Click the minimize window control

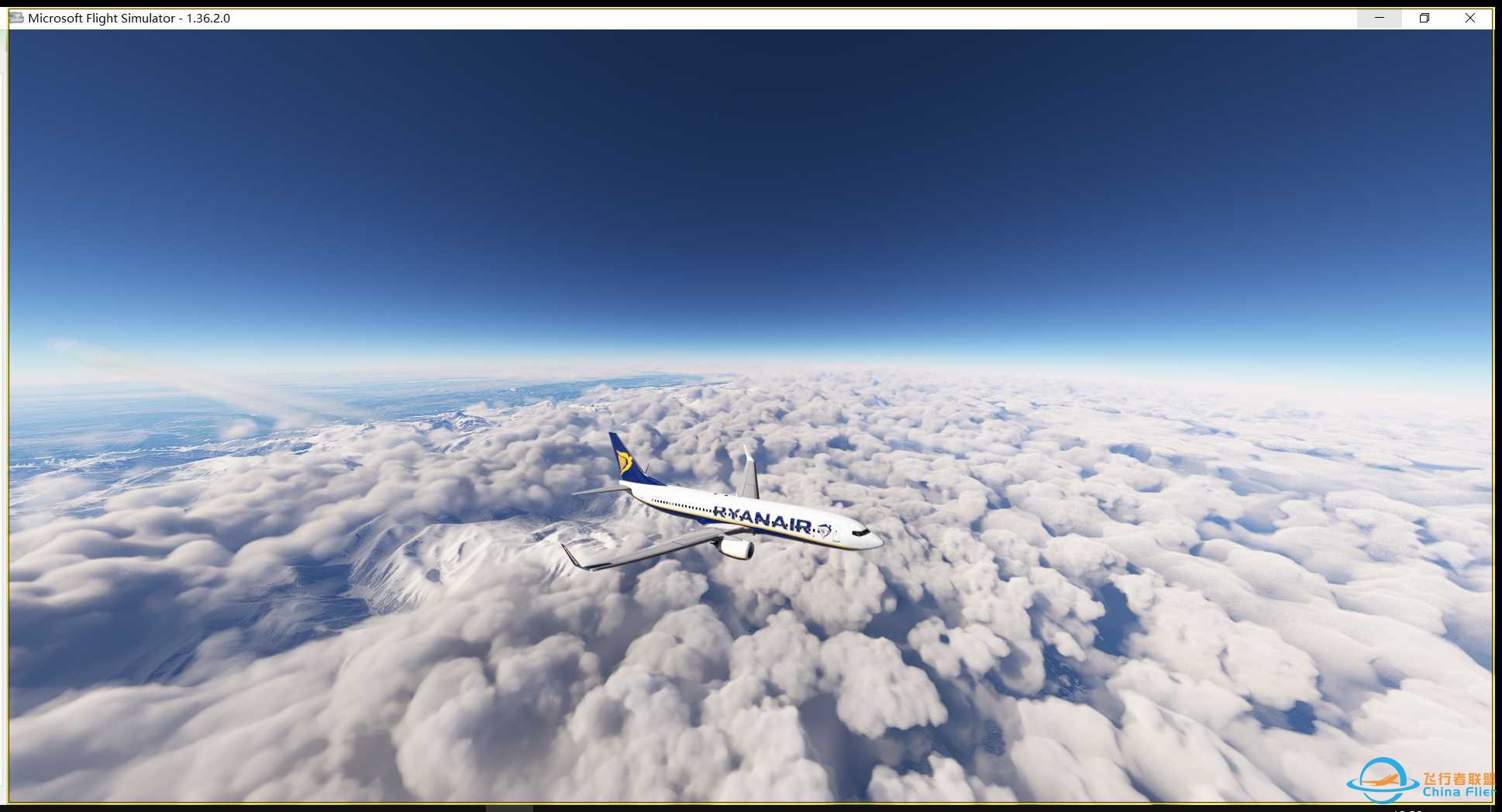[1379, 17]
